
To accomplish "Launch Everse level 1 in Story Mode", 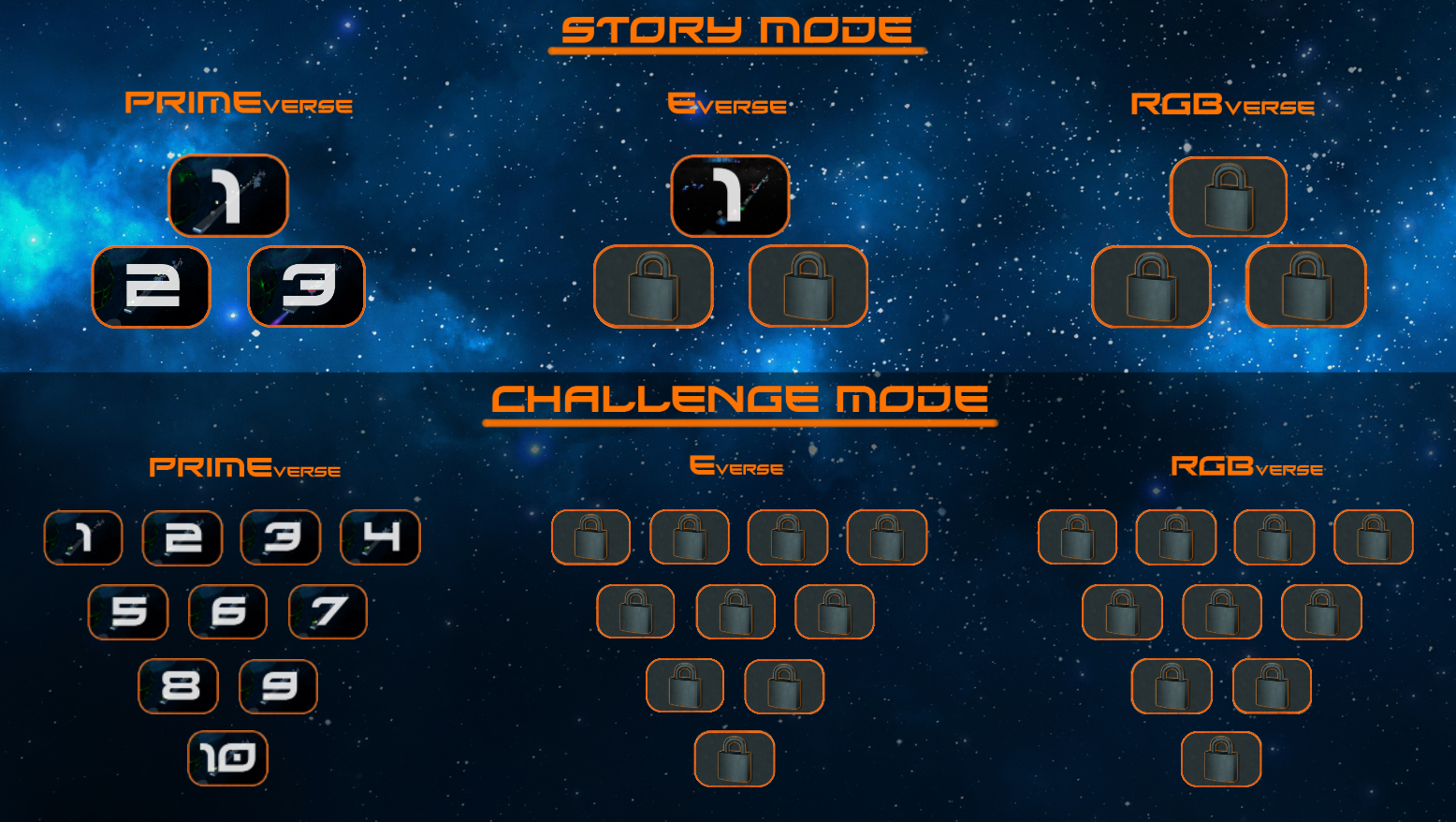I will tap(729, 195).
